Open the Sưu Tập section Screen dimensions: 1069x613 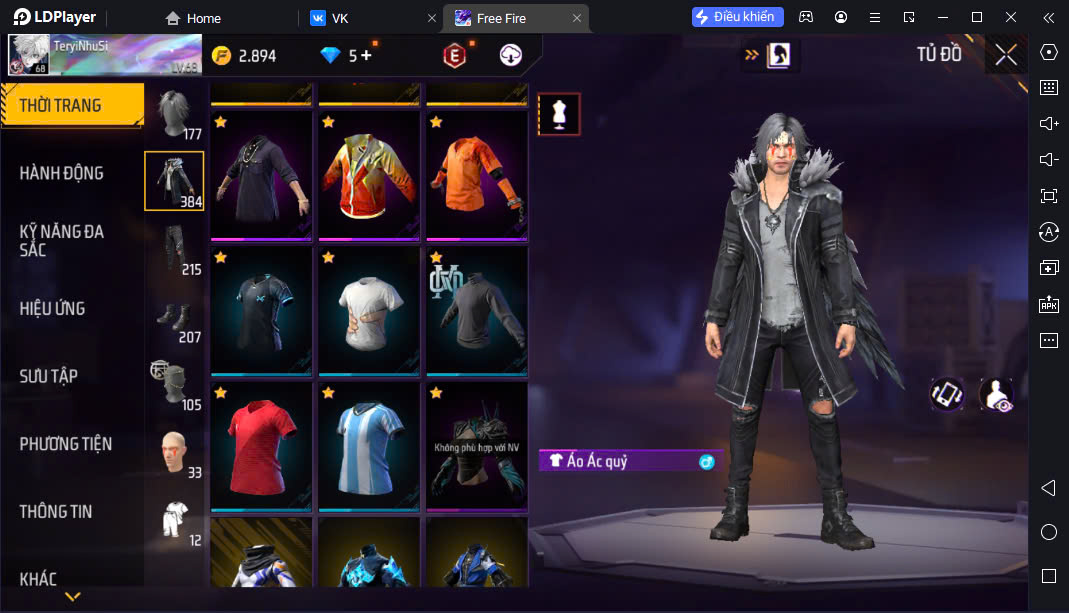click(49, 376)
